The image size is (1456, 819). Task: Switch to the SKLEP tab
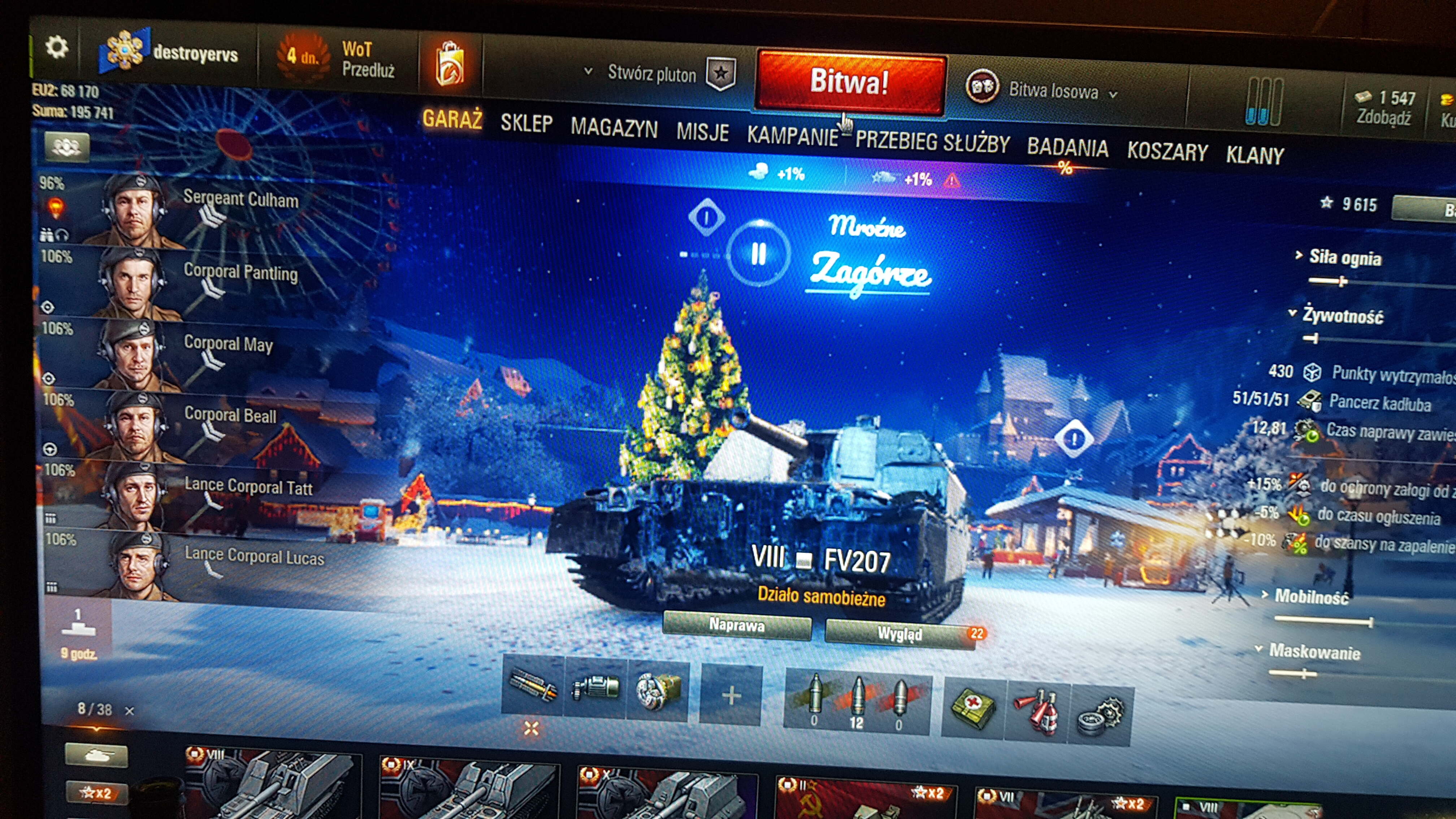point(526,123)
